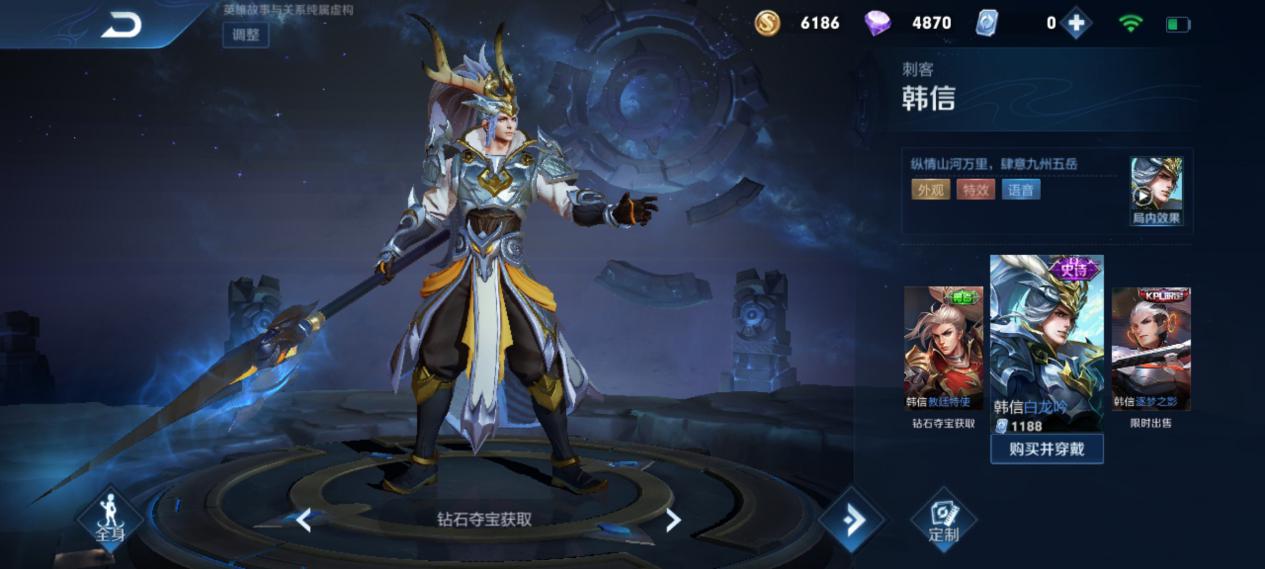Open the purple diamond currency
Screen dimensions: 1265x569
click(877, 23)
